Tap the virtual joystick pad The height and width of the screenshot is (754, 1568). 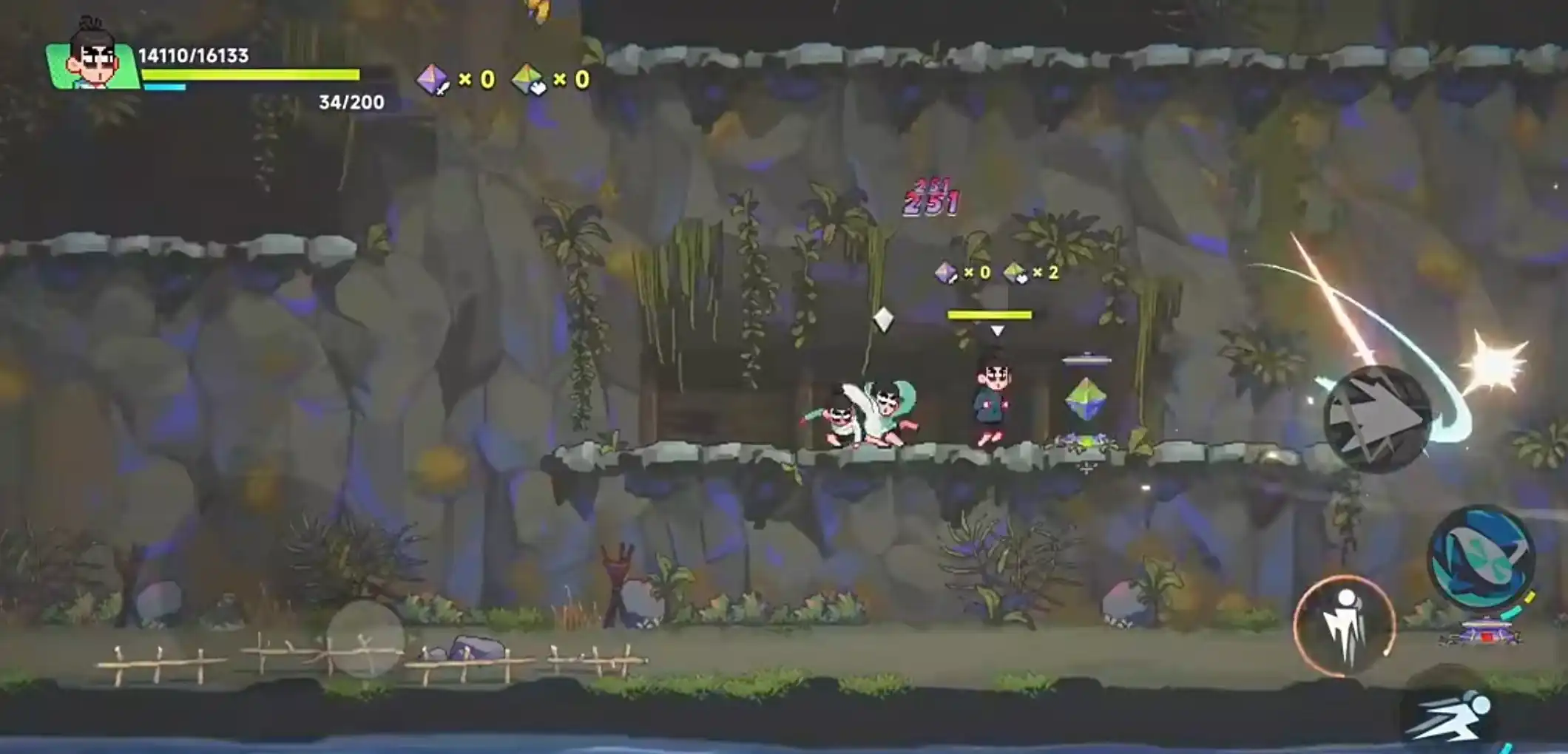pyautogui.click(x=365, y=639)
